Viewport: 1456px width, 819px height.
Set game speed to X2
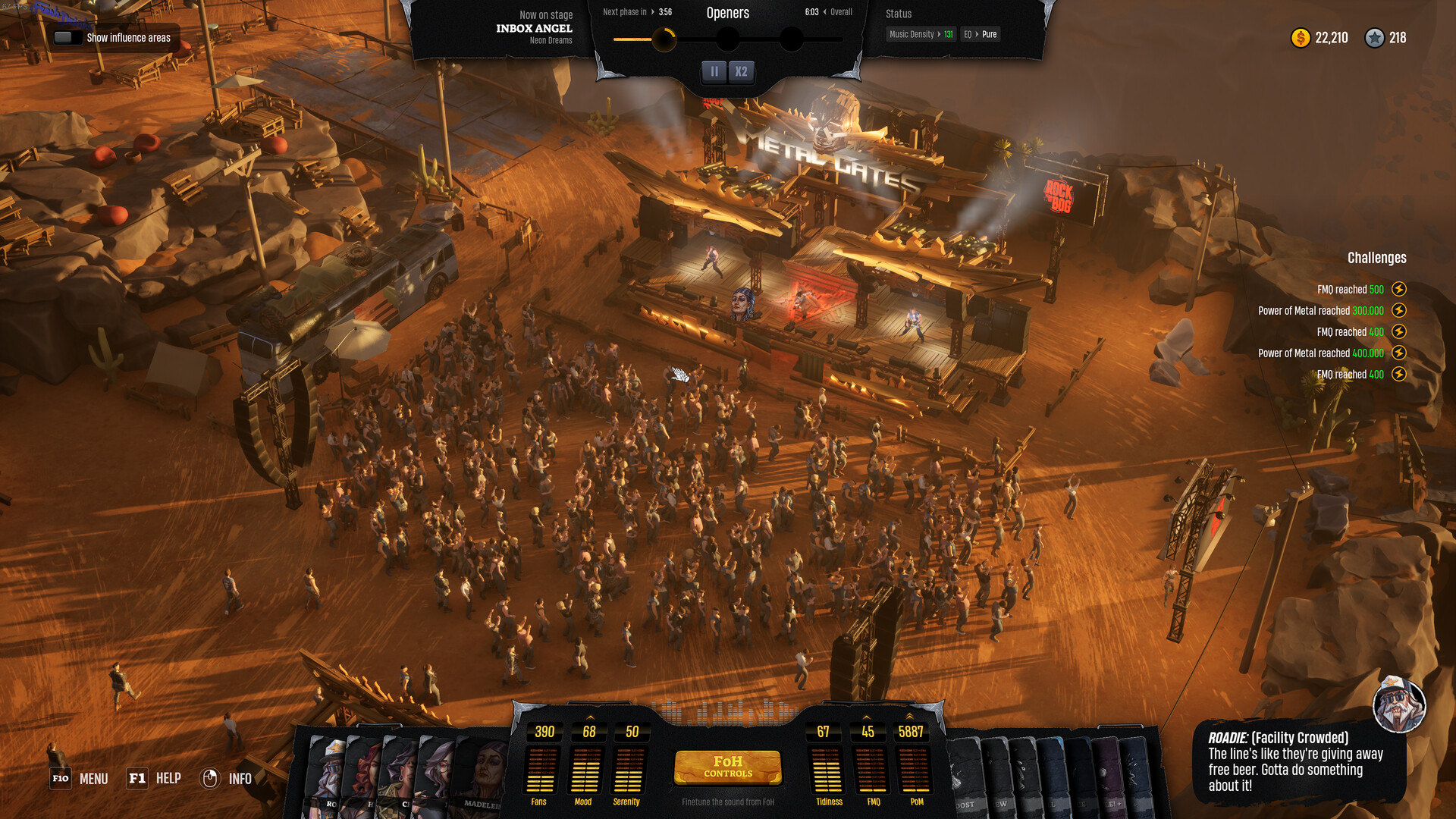point(741,71)
